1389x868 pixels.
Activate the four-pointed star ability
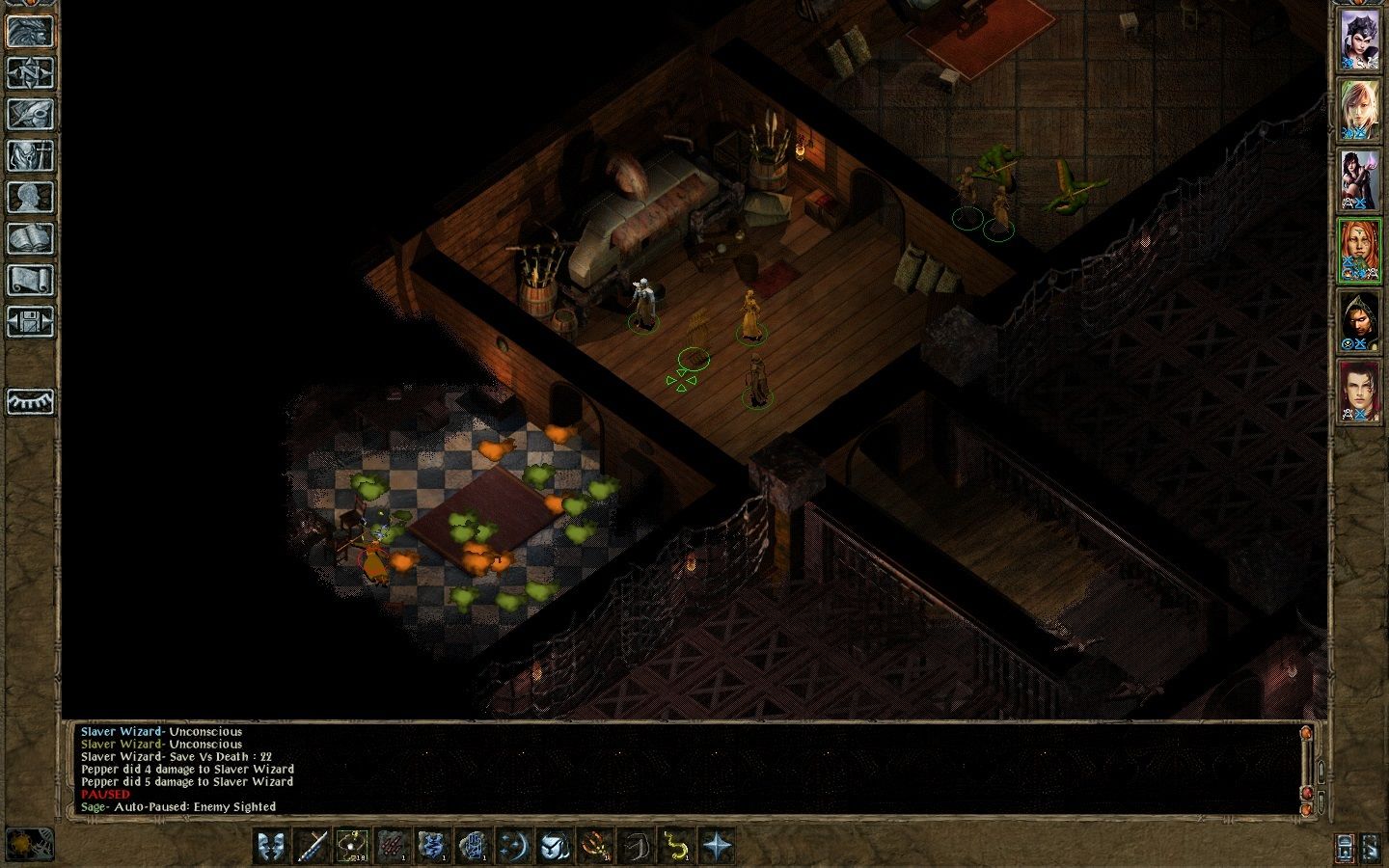[718, 846]
